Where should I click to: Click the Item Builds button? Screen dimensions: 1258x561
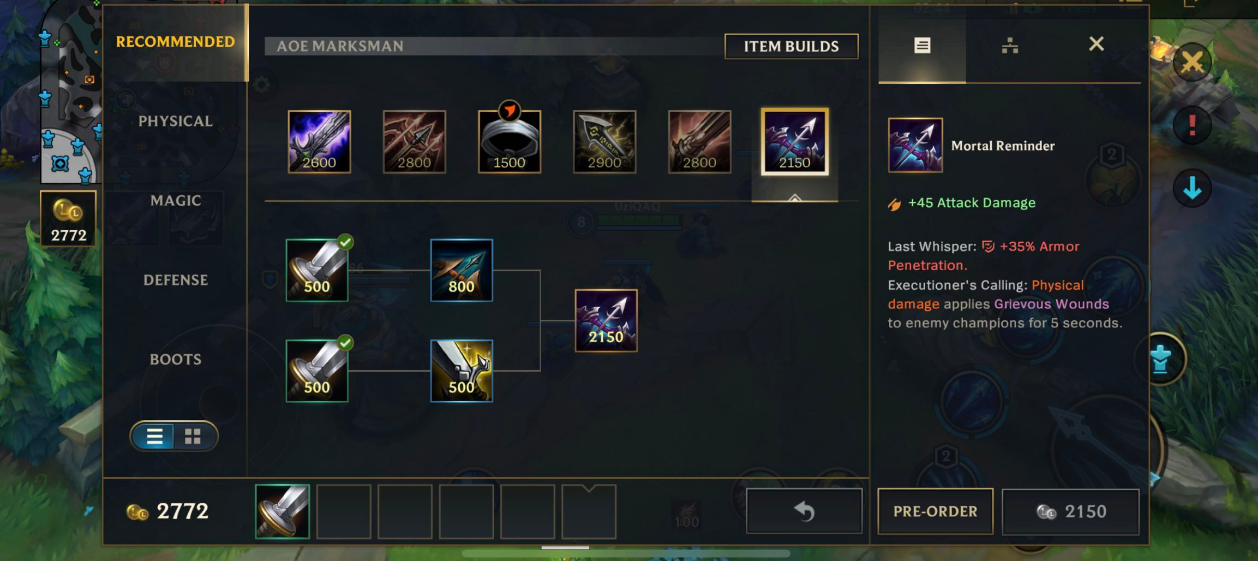790,47
